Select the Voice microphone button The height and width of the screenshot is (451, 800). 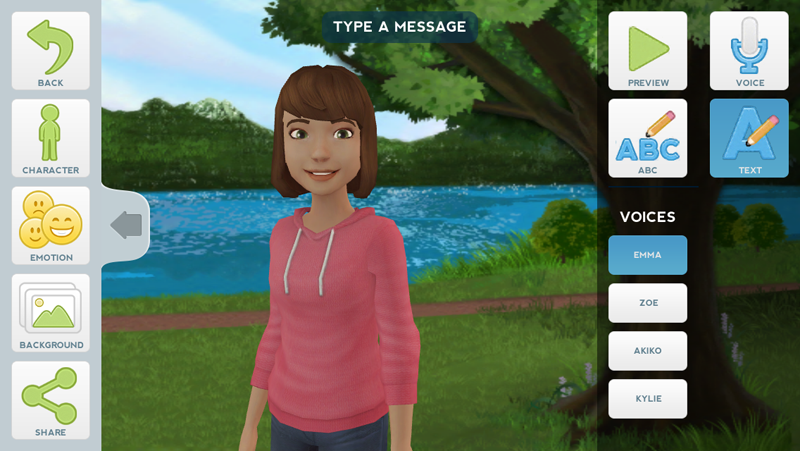749,51
